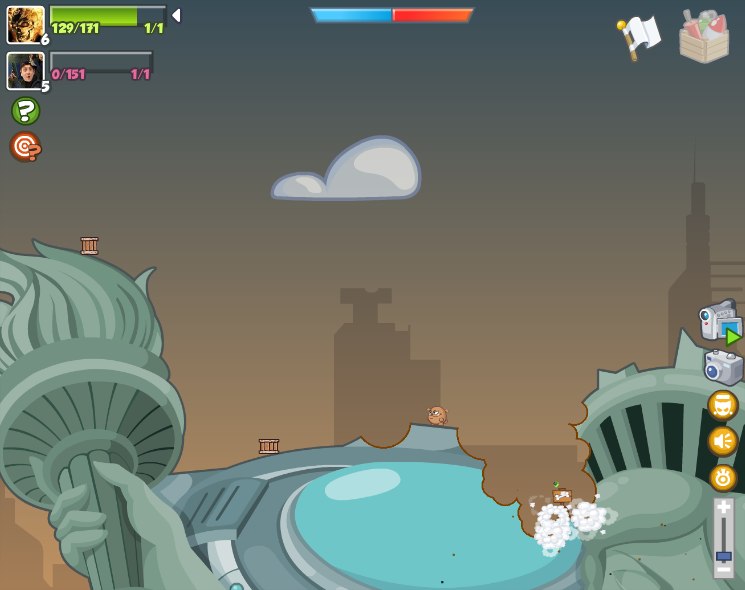Start video recording with the camcorder icon
The image size is (745, 590).
(x=721, y=322)
